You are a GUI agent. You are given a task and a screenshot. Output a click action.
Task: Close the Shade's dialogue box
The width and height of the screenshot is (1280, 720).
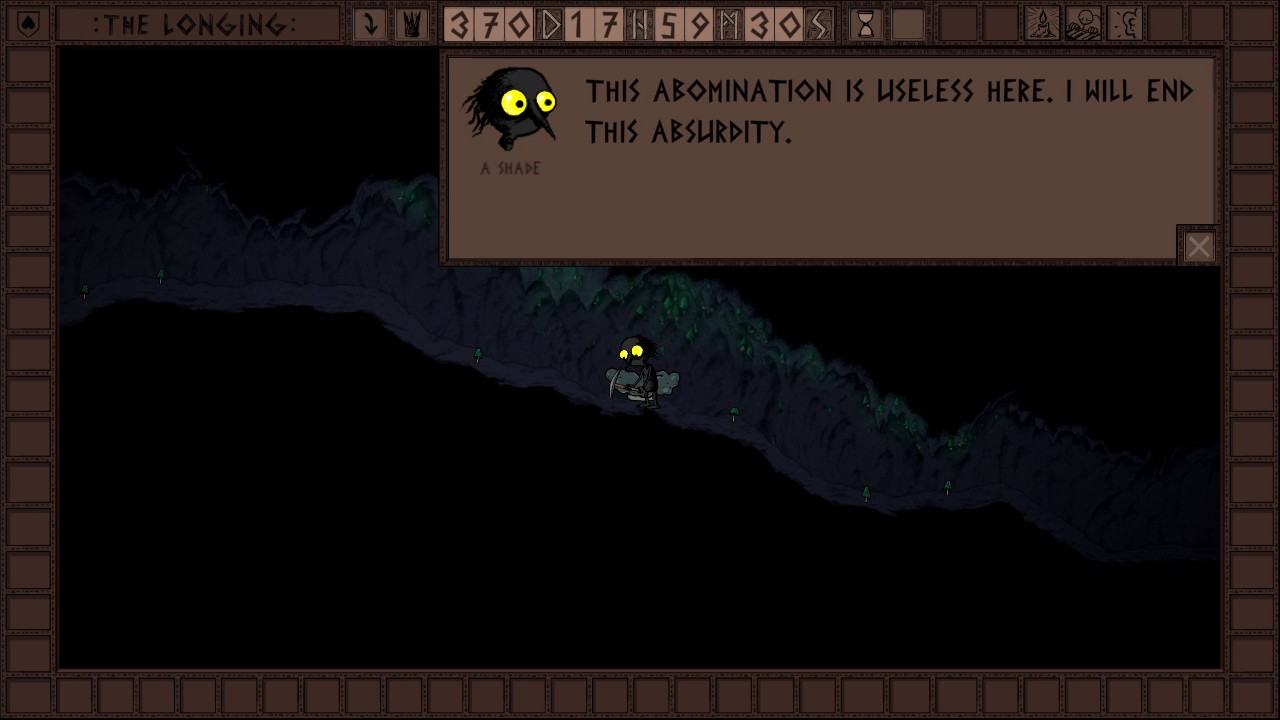[1198, 246]
